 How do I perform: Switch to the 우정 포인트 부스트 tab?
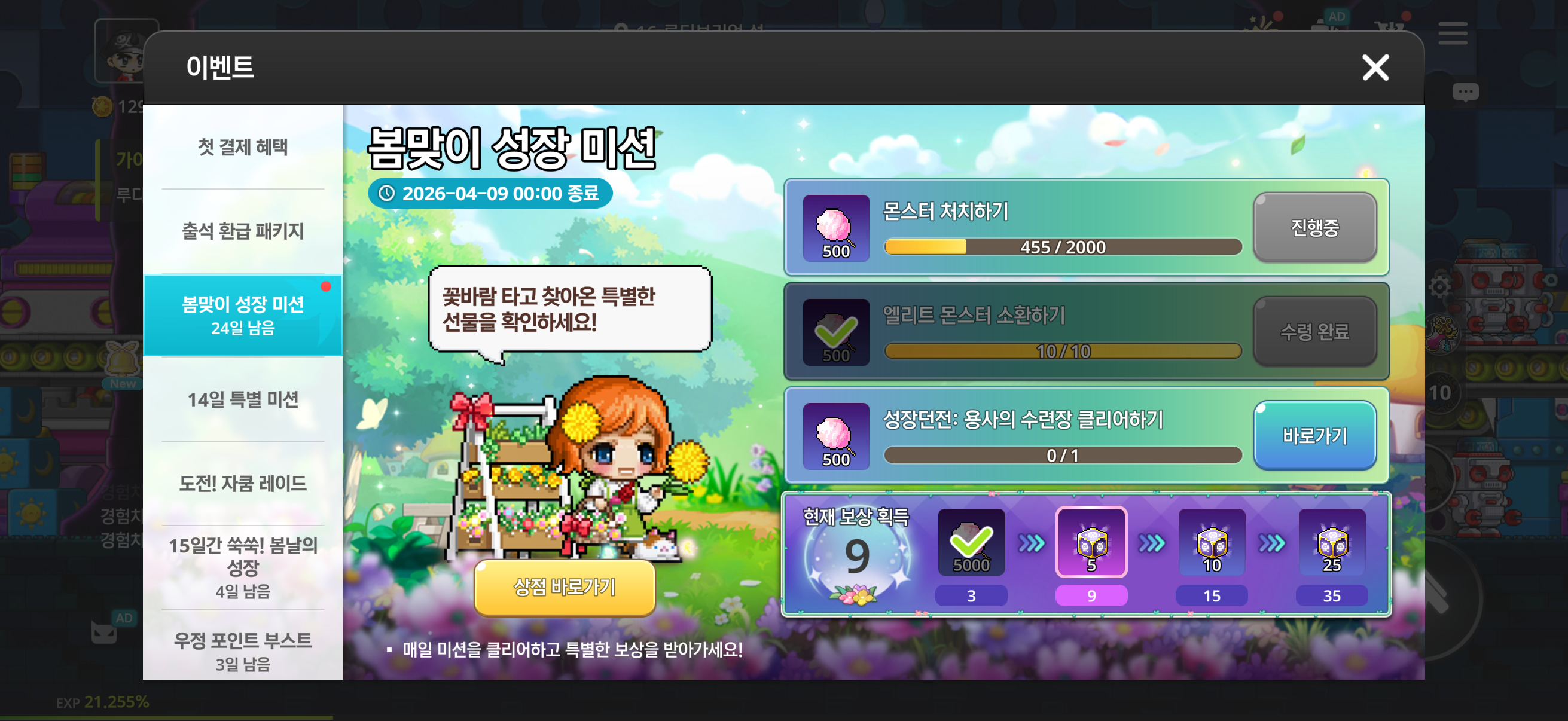click(242, 642)
